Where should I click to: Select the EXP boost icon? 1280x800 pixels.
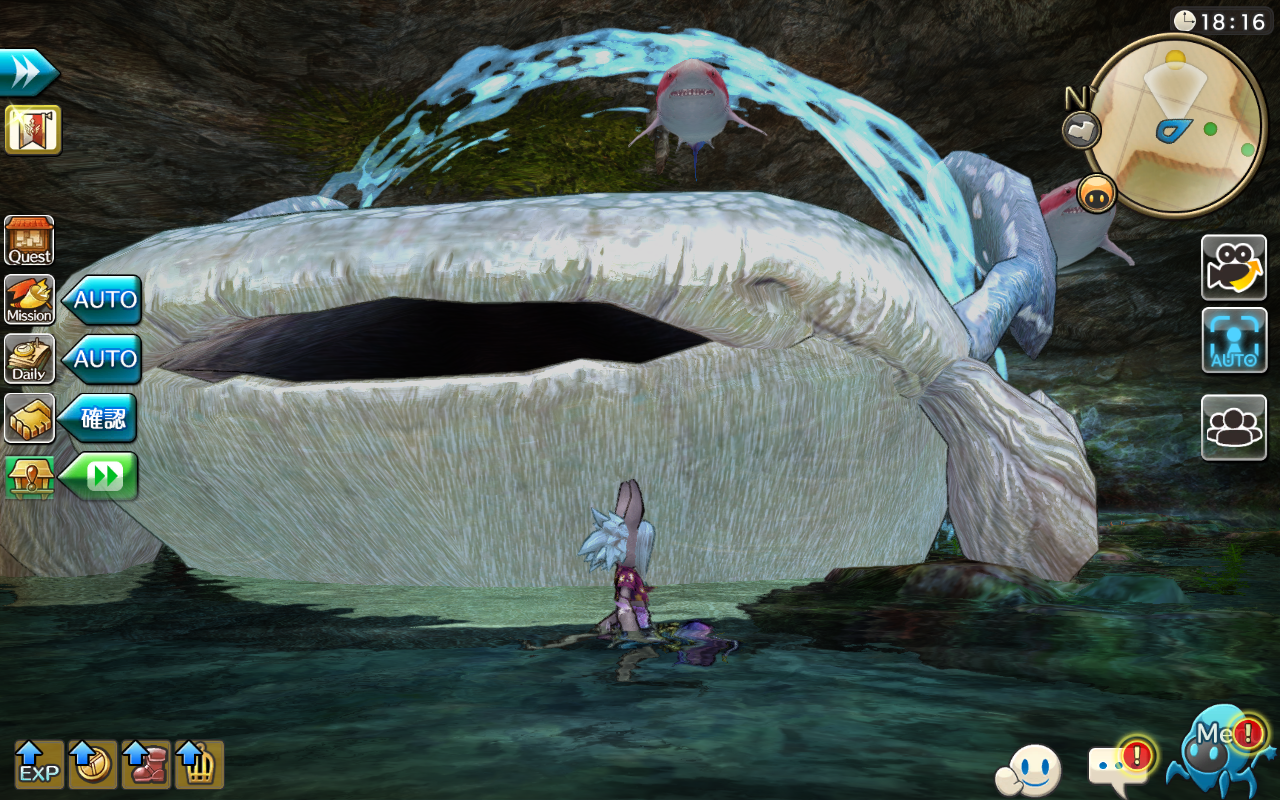pyautogui.click(x=39, y=765)
